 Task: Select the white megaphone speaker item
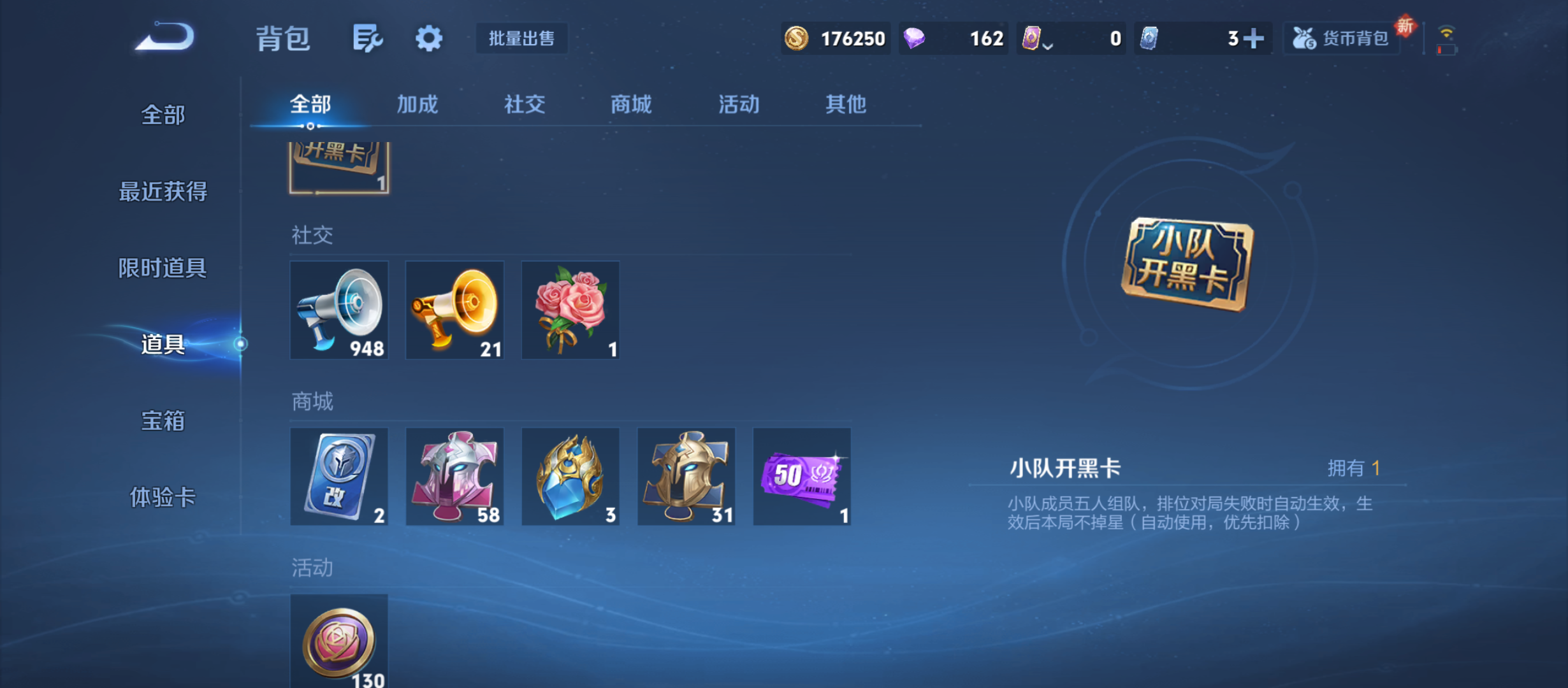coord(339,310)
